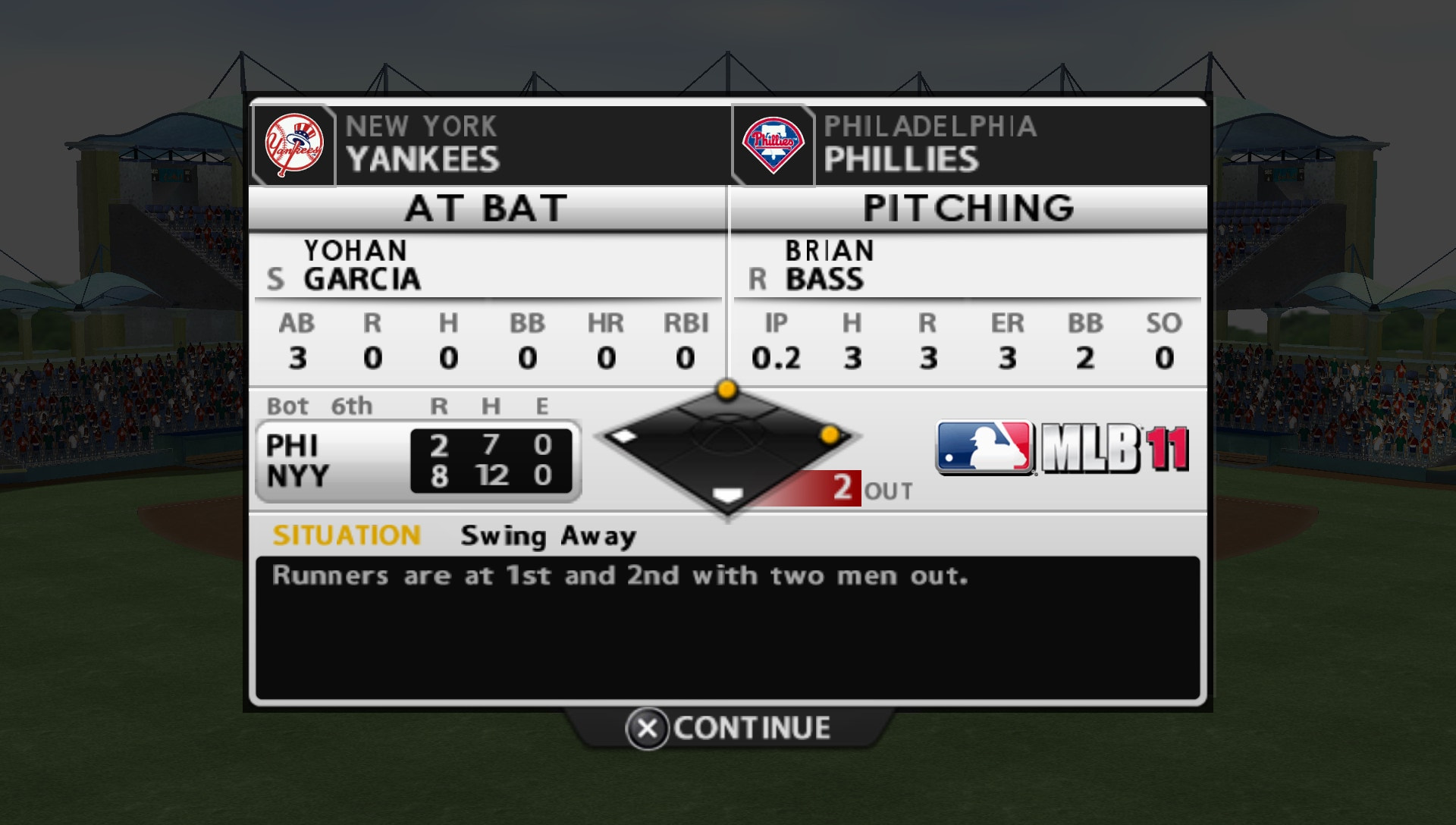Select the runner marker on first base

pyautogui.click(x=830, y=434)
